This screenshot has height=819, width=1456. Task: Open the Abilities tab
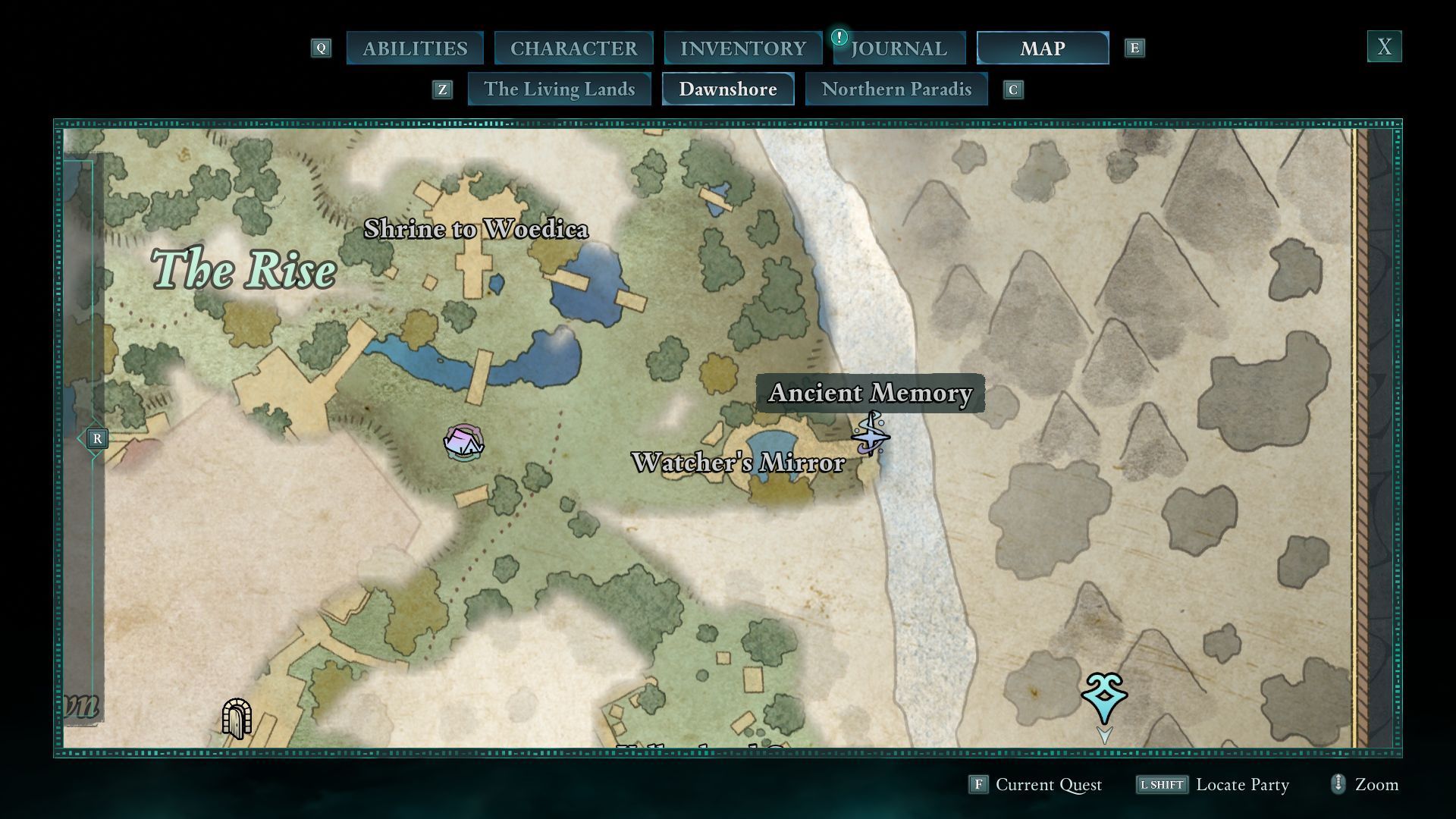point(415,49)
